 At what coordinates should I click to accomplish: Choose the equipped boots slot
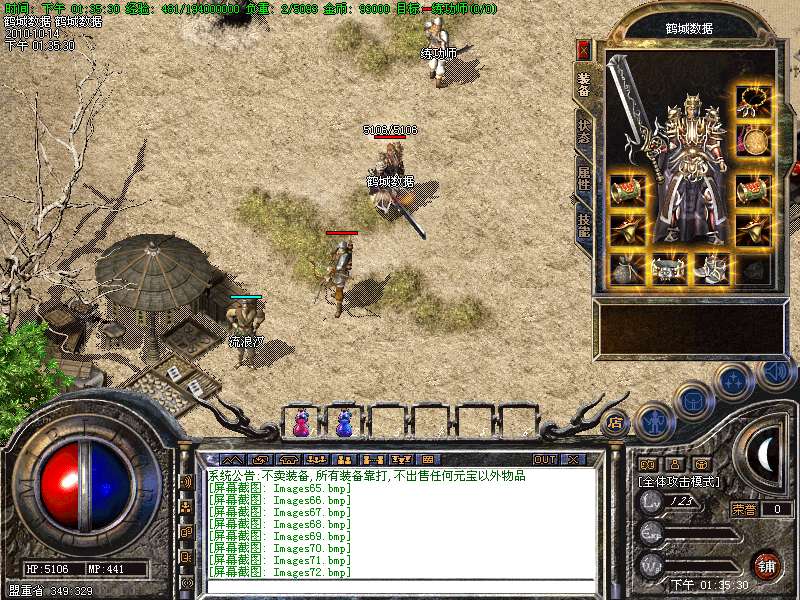click(x=709, y=268)
